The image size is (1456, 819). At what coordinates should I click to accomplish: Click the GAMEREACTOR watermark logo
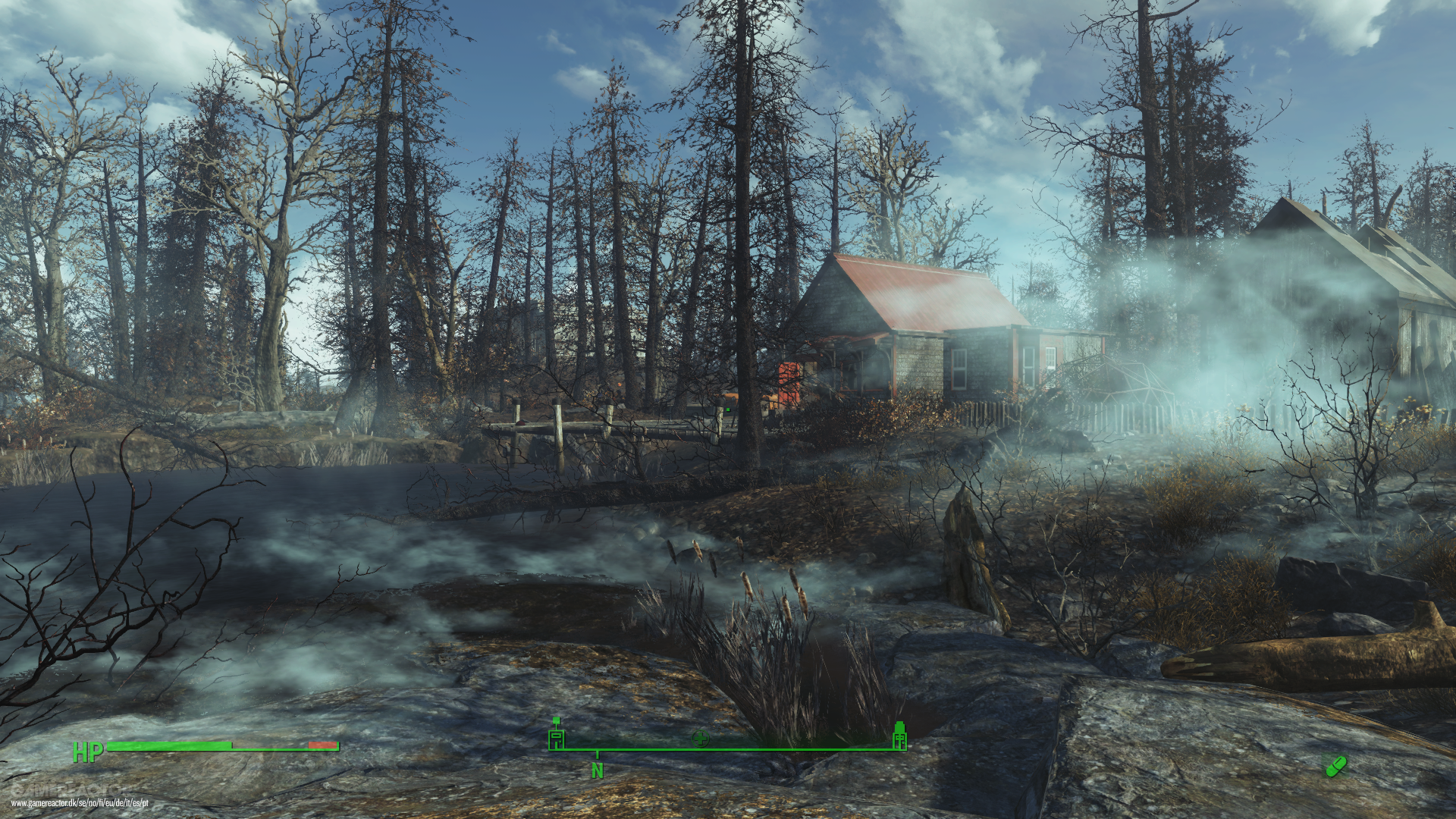72,789
